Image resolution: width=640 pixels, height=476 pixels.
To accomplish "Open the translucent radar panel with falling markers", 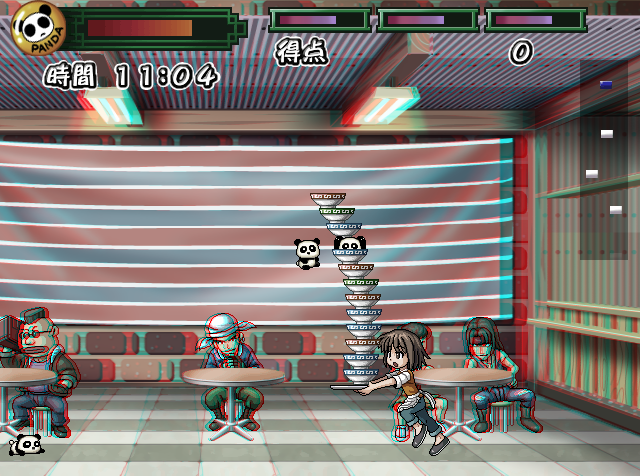I will coord(603,160).
